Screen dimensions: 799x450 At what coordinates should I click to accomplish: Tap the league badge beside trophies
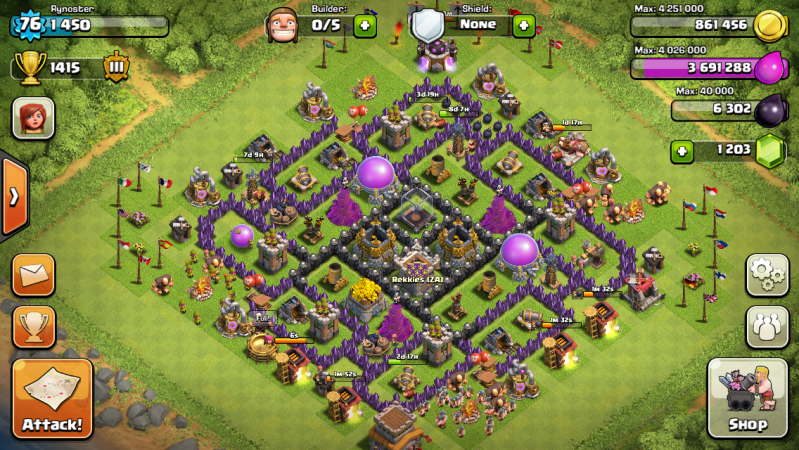pyautogui.click(x=116, y=67)
